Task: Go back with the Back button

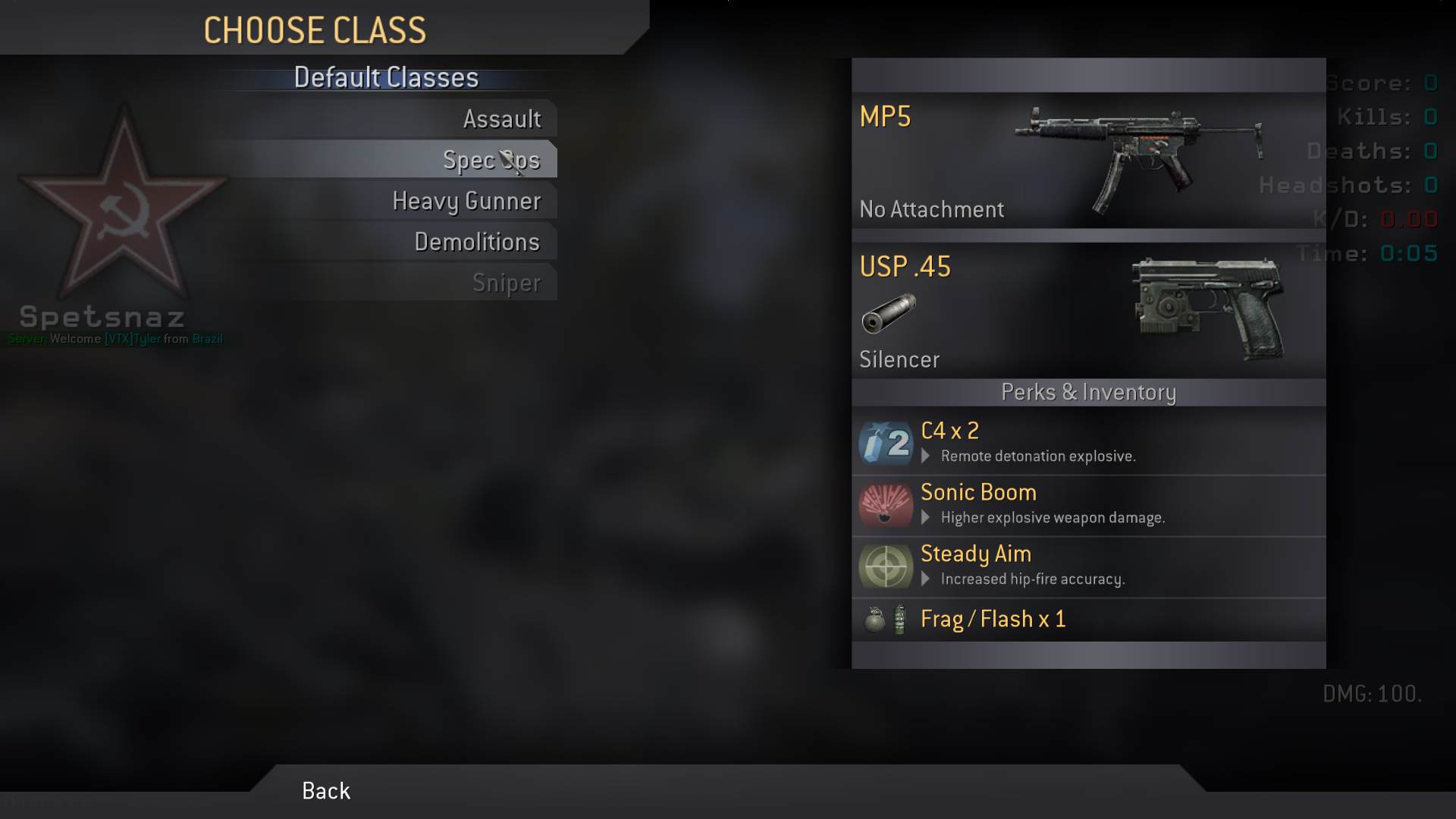Action: pos(326,791)
